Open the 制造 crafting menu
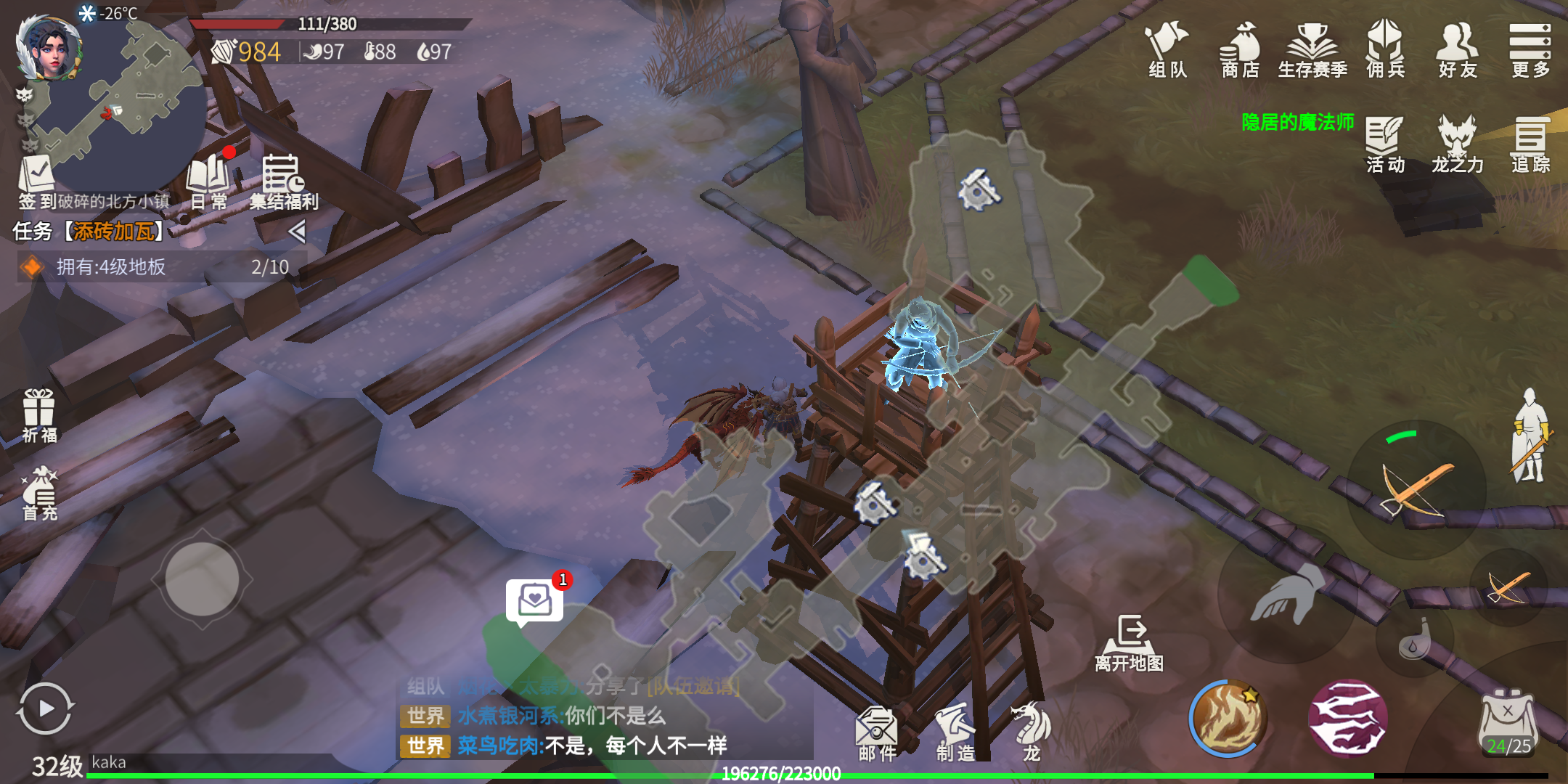Viewport: 1568px width, 784px height. (x=955, y=733)
